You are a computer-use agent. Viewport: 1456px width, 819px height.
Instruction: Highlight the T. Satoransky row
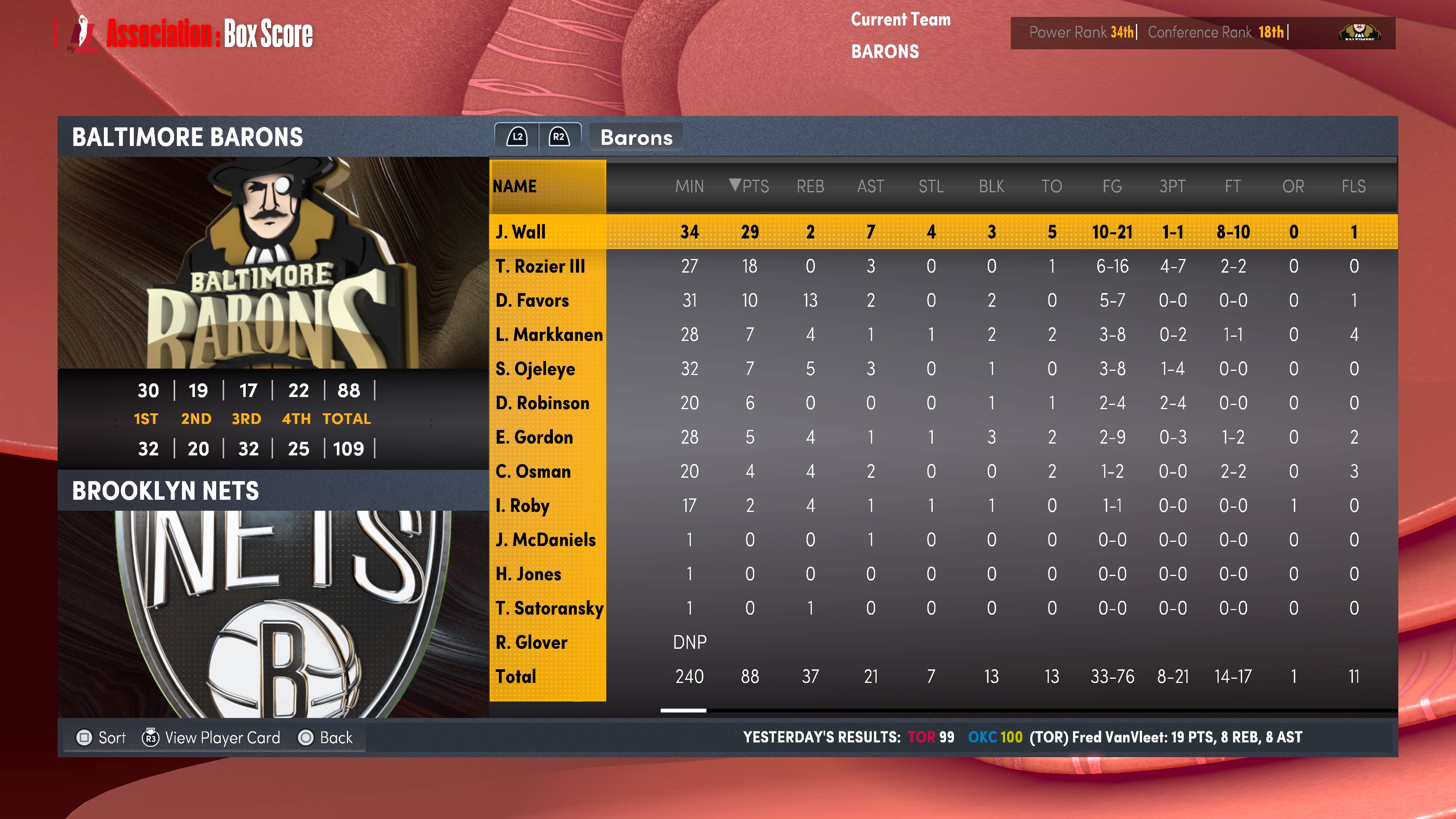point(549,608)
